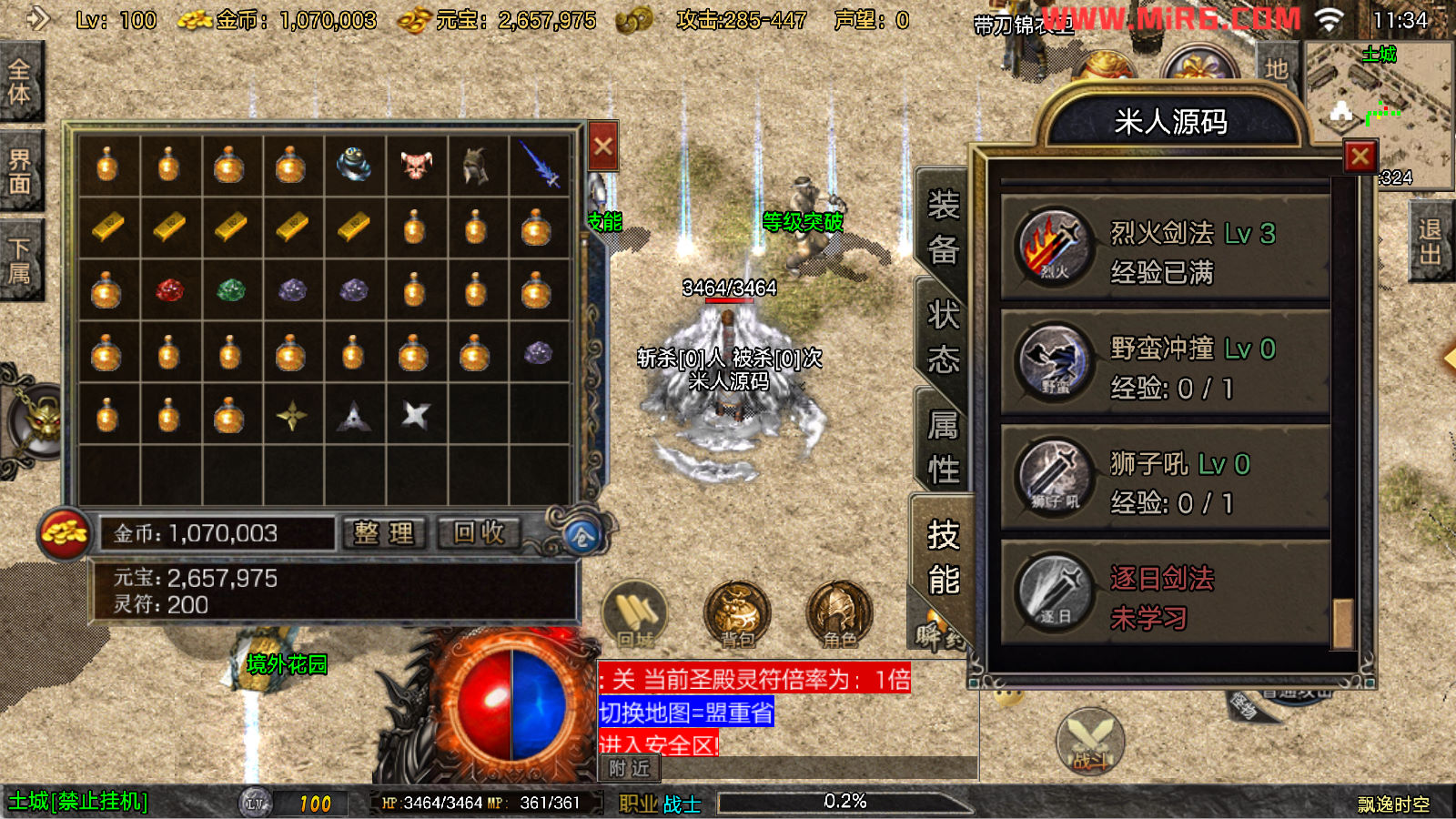Select the green gemstone item
This screenshot has height=819, width=1456.
pyautogui.click(x=231, y=290)
